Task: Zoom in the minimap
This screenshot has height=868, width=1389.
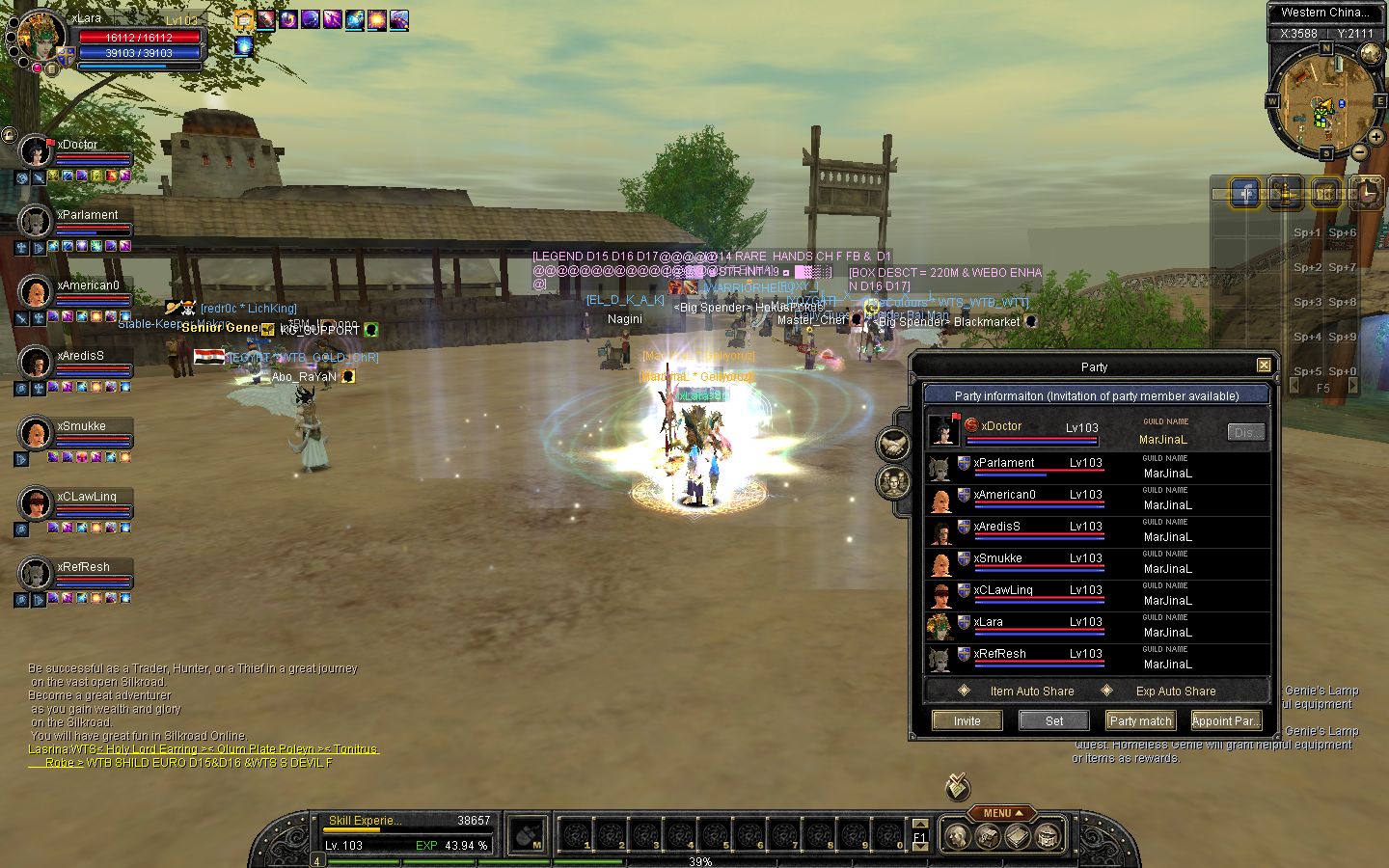Action: coord(1375,138)
